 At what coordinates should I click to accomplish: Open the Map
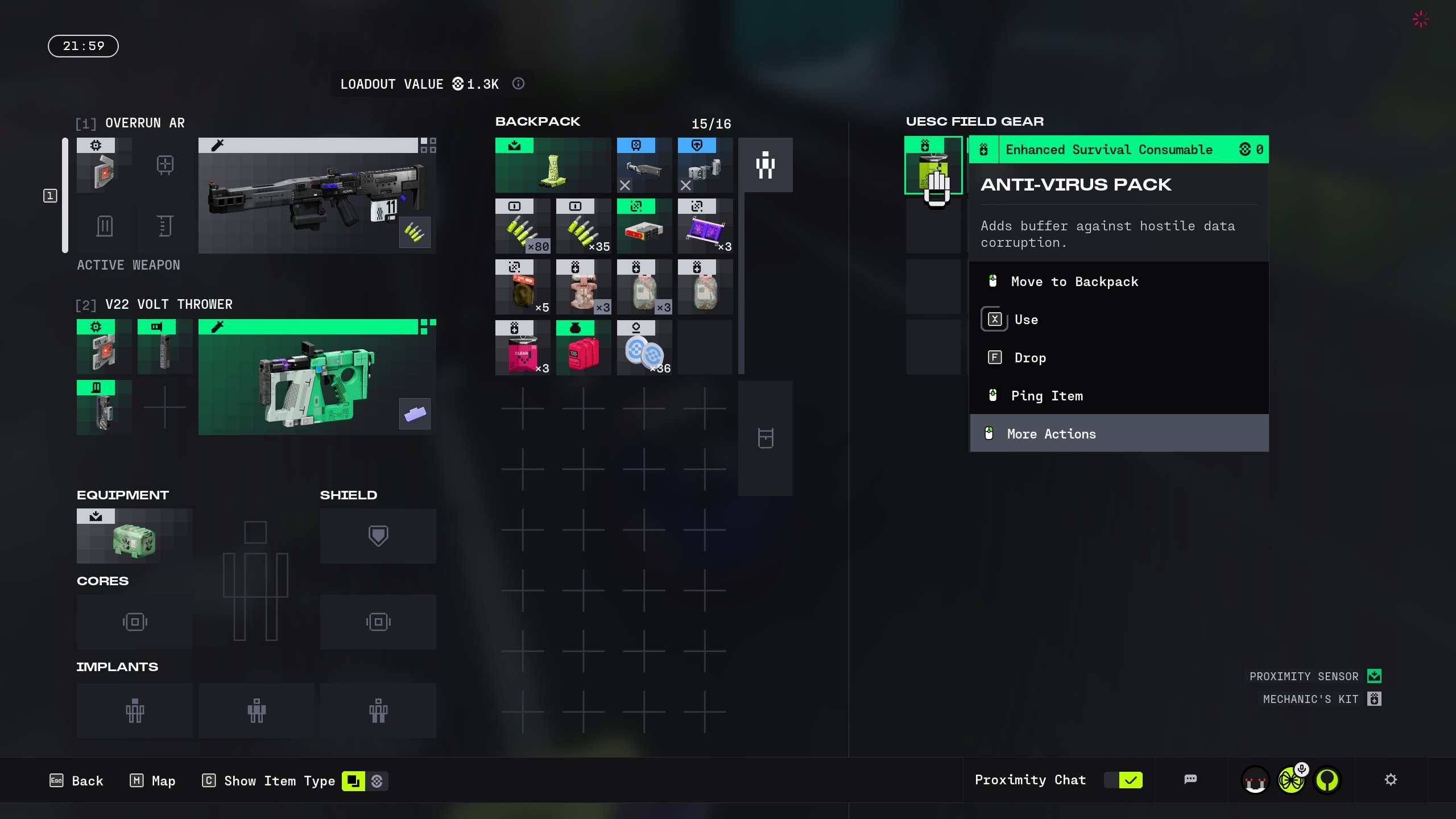pyautogui.click(x=152, y=781)
